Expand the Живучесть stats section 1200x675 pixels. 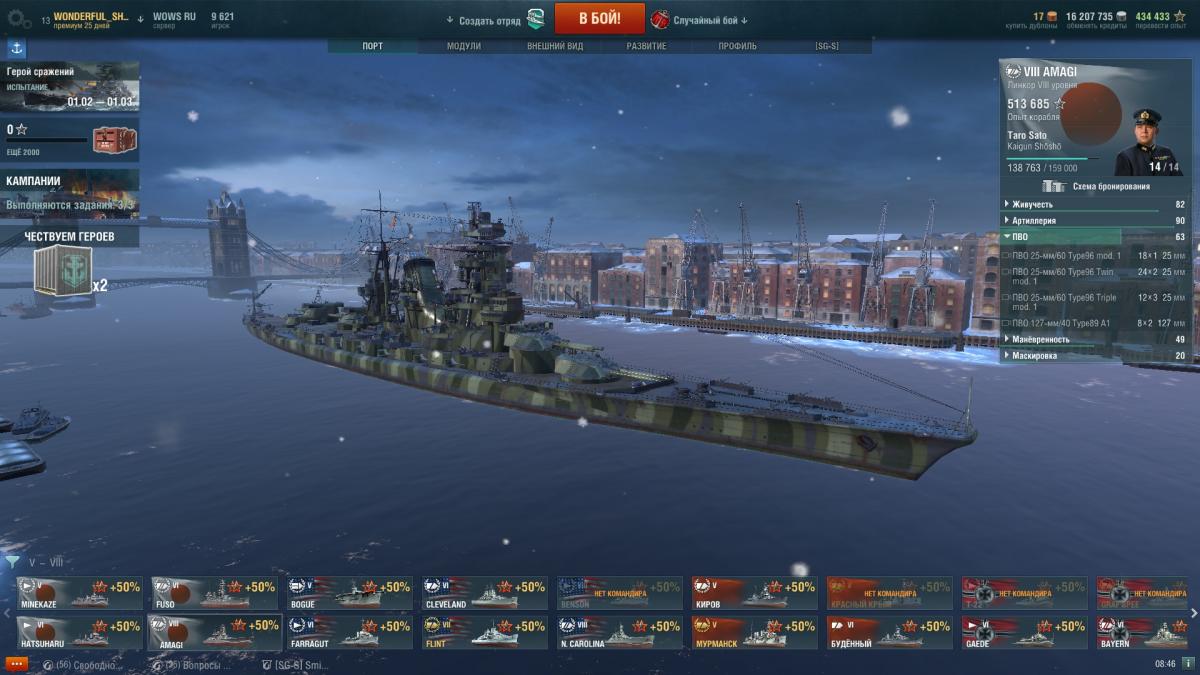1095,204
